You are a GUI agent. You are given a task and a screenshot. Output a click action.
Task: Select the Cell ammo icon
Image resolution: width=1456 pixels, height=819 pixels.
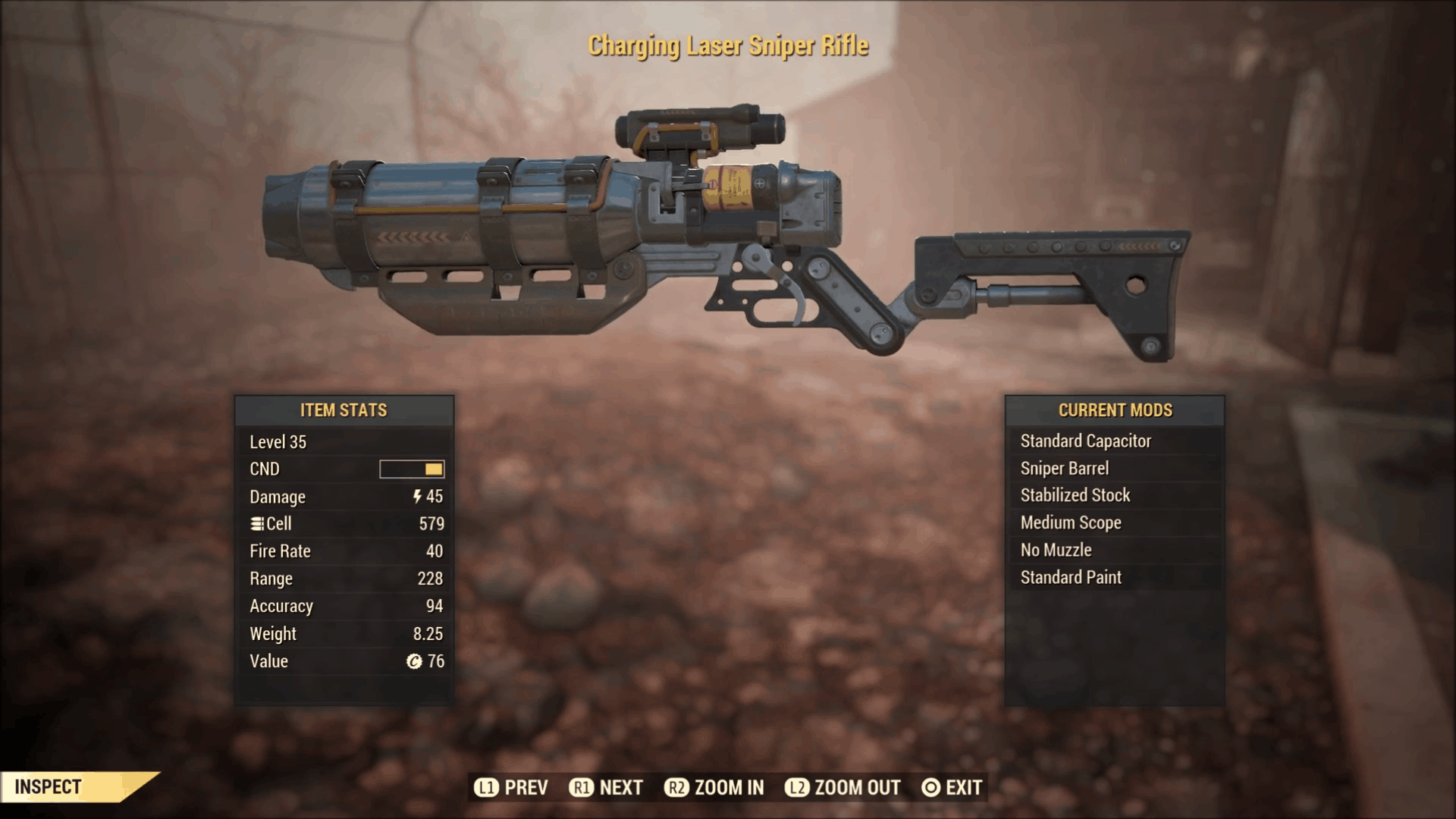(x=256, y=524)
